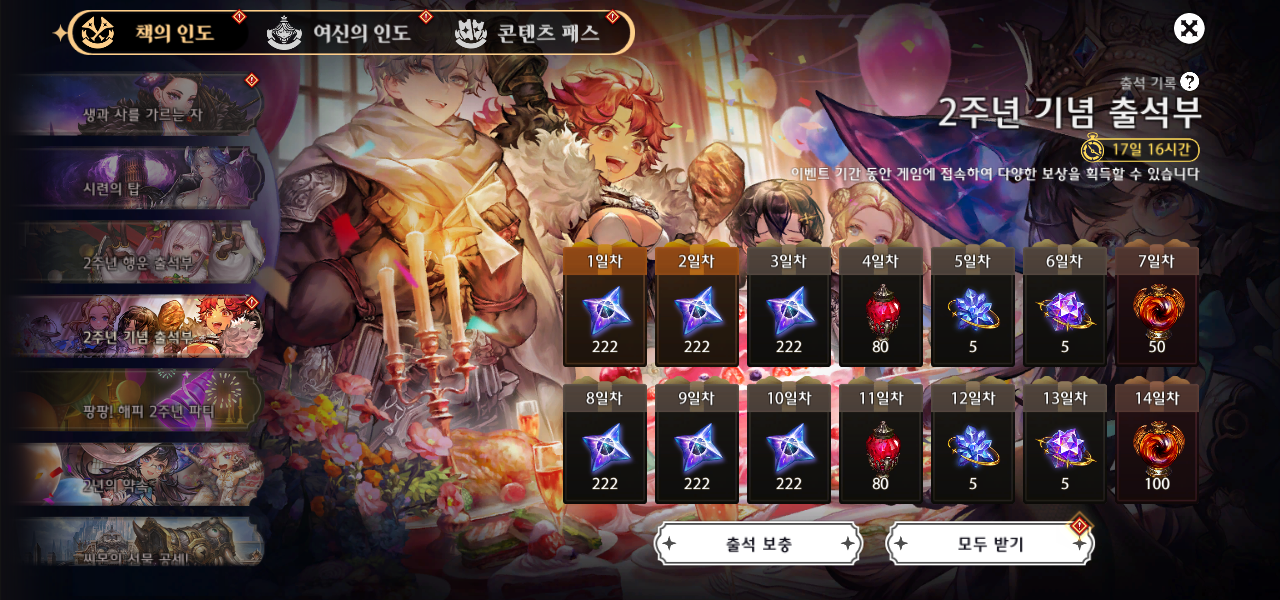Claim all rewards with 모두 받기
Viewport: 1280px width, 600px height.
point(989,544)
